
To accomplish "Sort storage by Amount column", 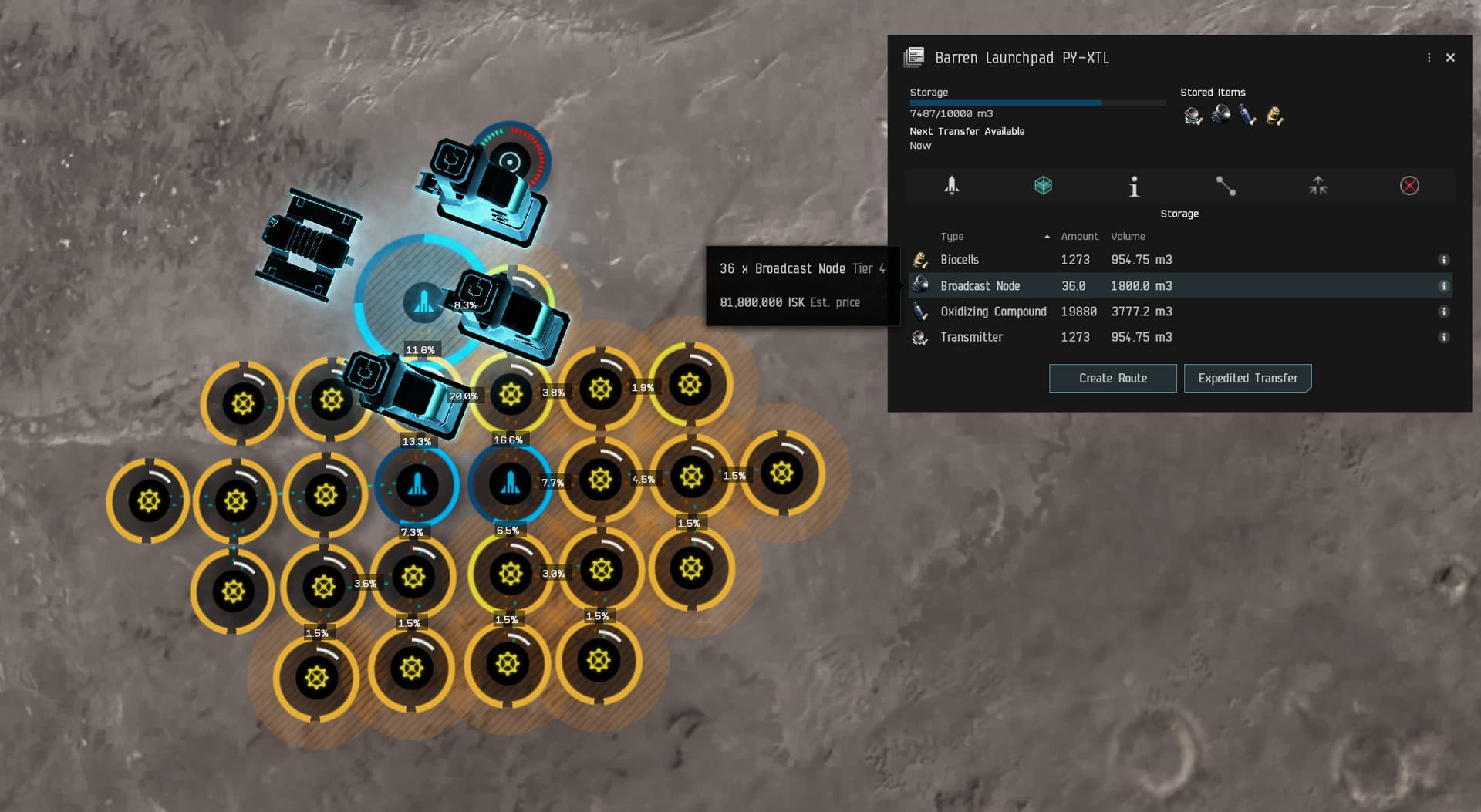I will (1079, 237).
